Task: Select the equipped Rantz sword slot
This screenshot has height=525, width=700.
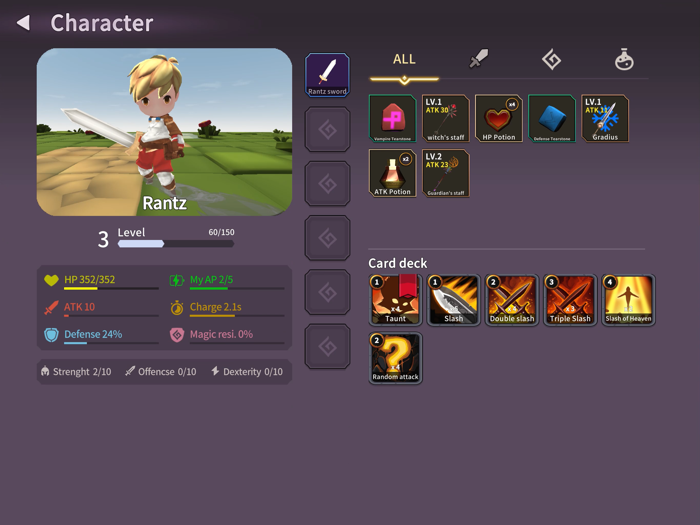Action: click(x=327, y=75)
